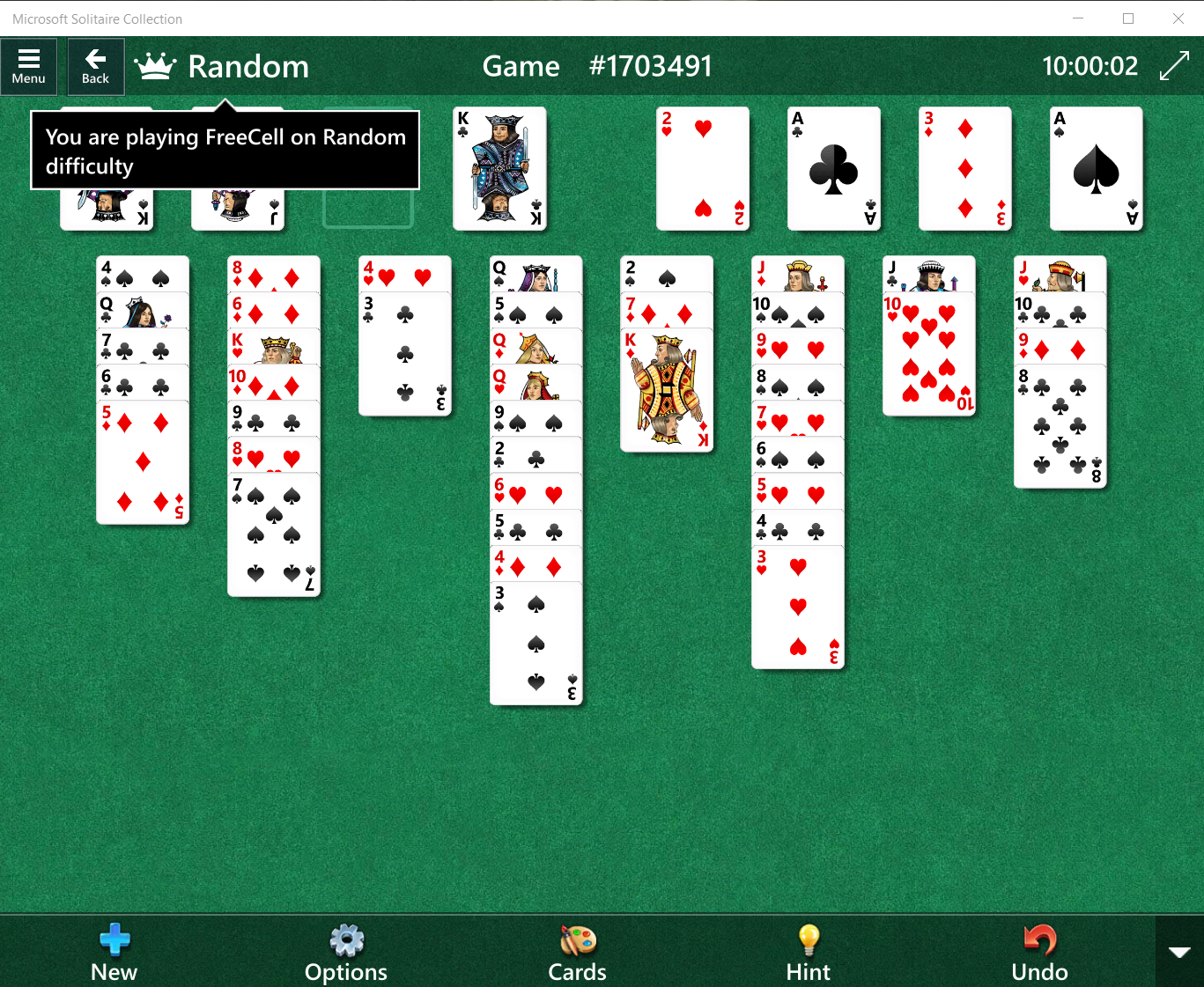Select the 8 of Clubs card
This screenshot has height=987, width=1204.
[x=1060, y=427]
